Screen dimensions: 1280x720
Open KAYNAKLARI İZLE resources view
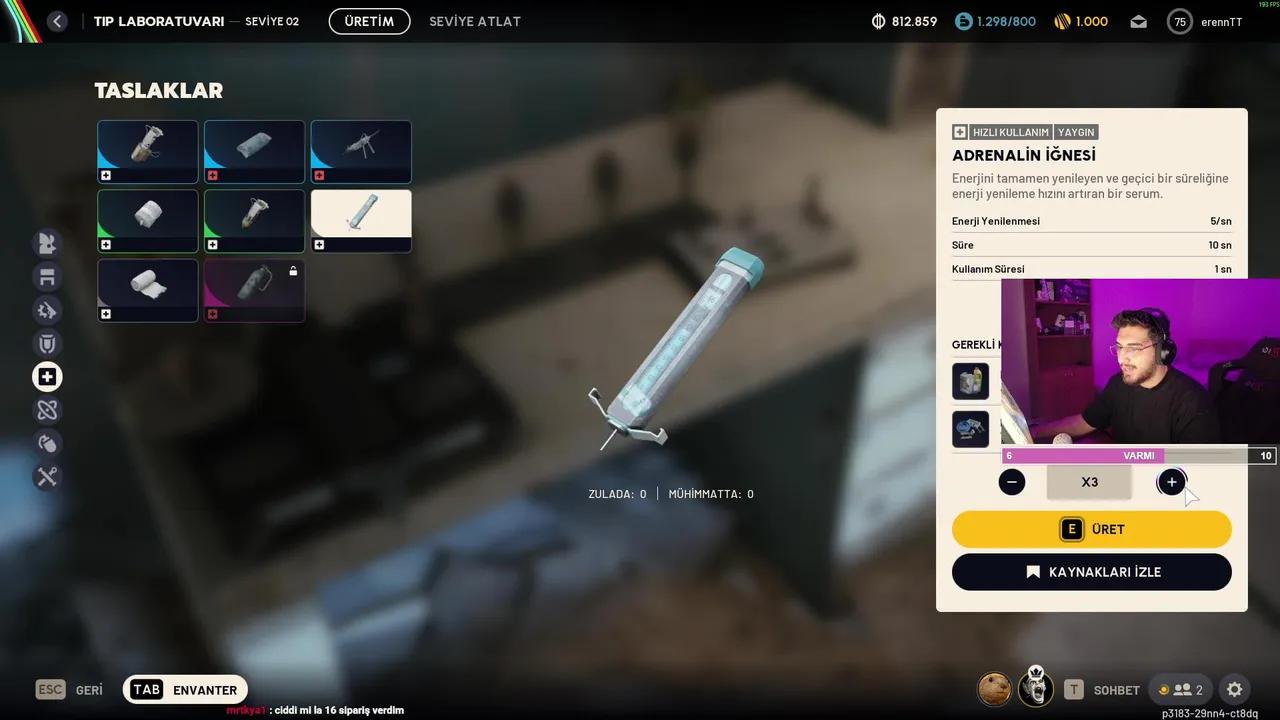pyautogui.click(x=1091, y=572)
